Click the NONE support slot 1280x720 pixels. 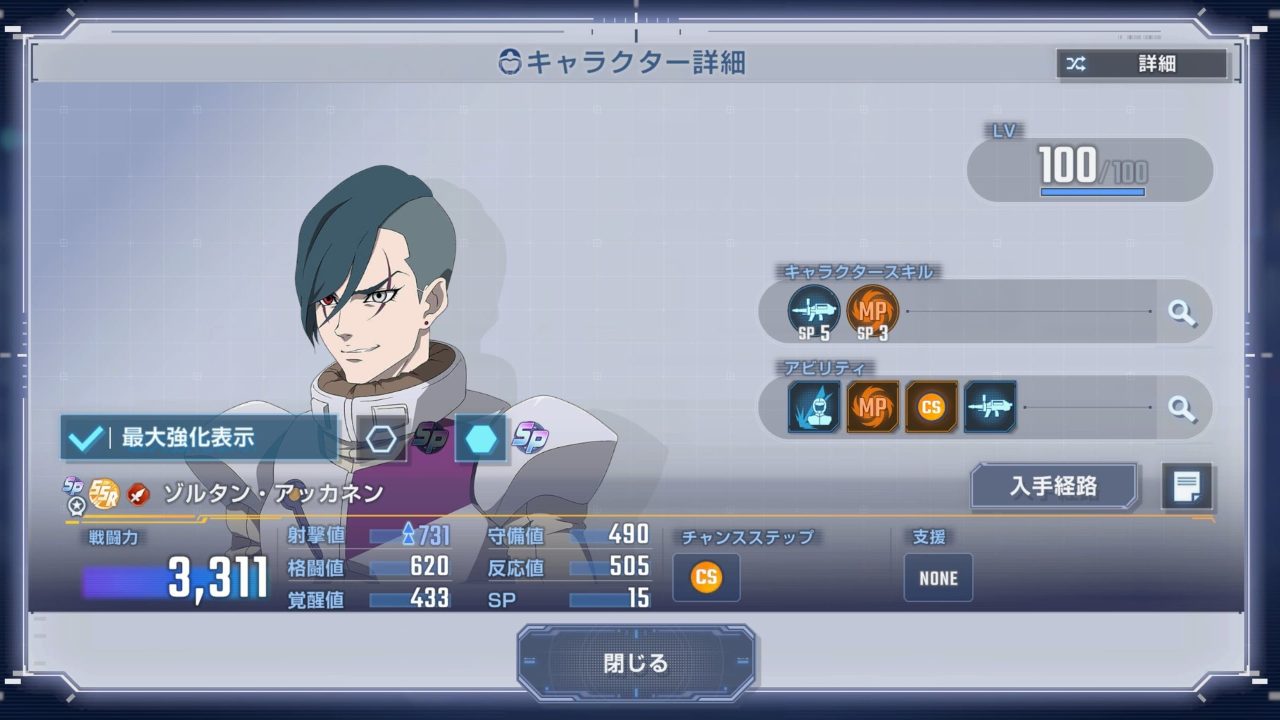(x=938, y=578)
